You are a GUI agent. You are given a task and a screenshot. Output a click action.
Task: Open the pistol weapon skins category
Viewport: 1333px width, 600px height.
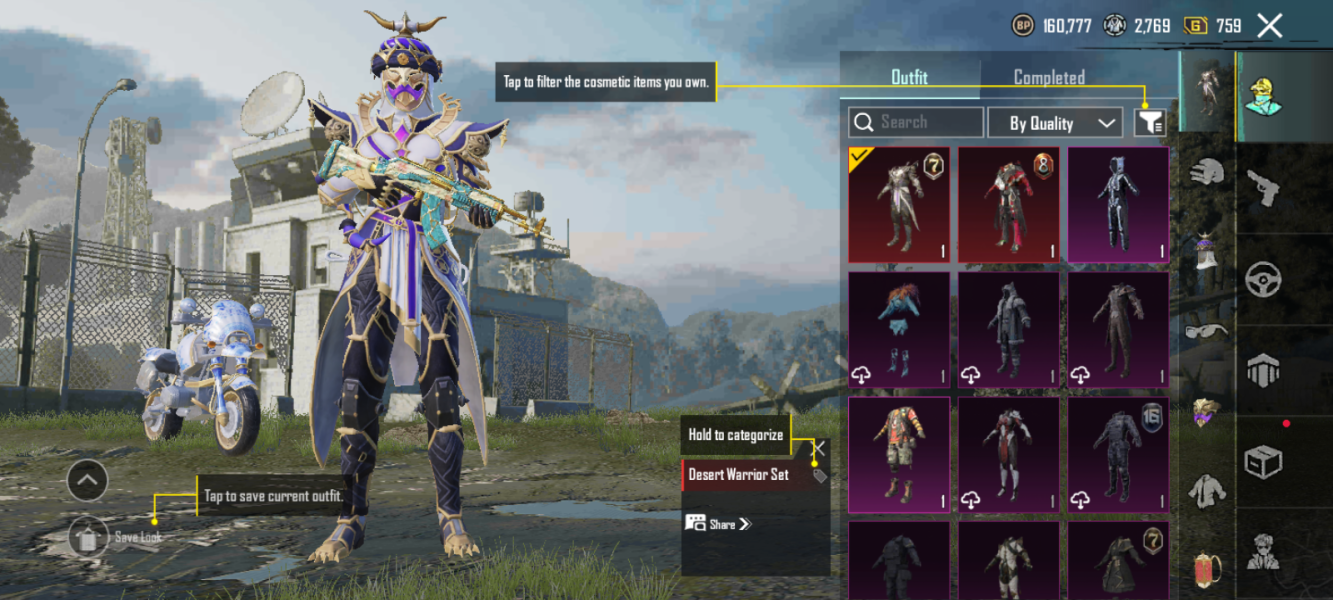[x=1265, y=187]
